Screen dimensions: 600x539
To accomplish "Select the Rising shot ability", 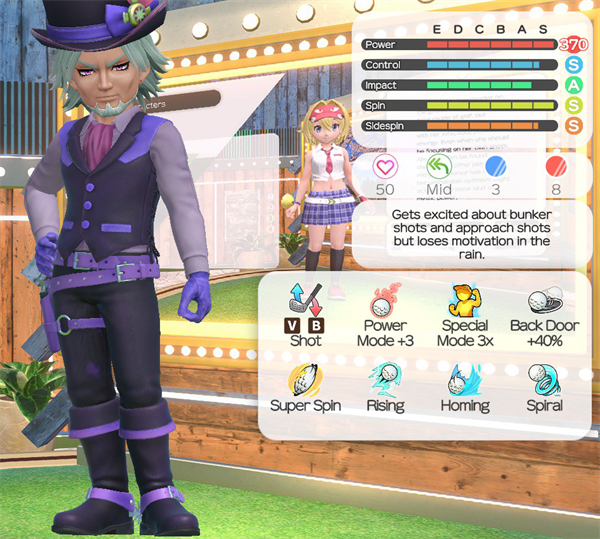I will coord(385,379).
